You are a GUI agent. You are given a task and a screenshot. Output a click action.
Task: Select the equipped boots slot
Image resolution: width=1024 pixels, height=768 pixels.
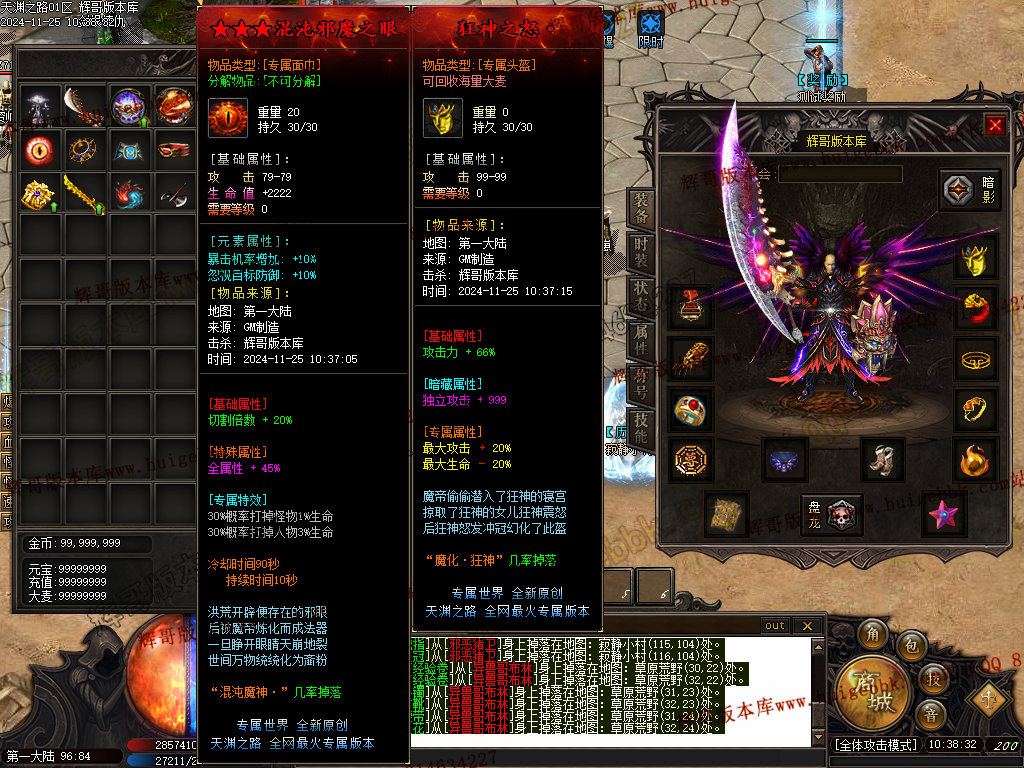(882, 459)
